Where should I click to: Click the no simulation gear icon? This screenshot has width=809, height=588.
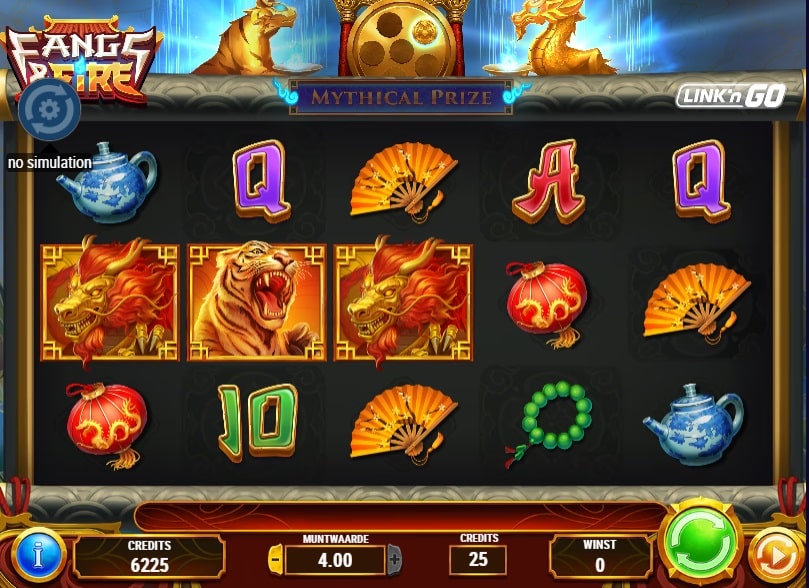tap(49, 108)
